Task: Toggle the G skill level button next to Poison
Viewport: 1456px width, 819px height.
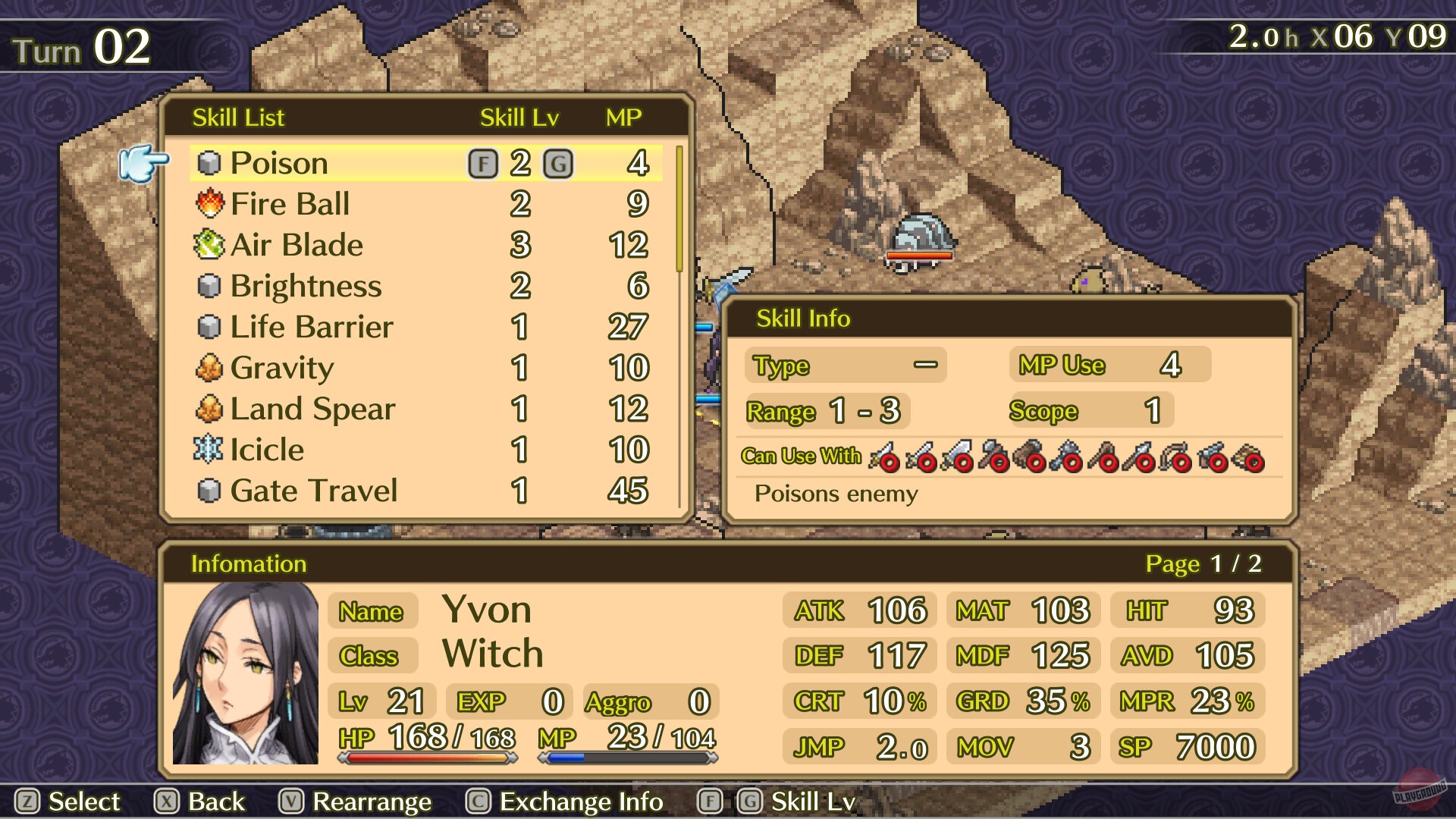Action: pos(559,162)
